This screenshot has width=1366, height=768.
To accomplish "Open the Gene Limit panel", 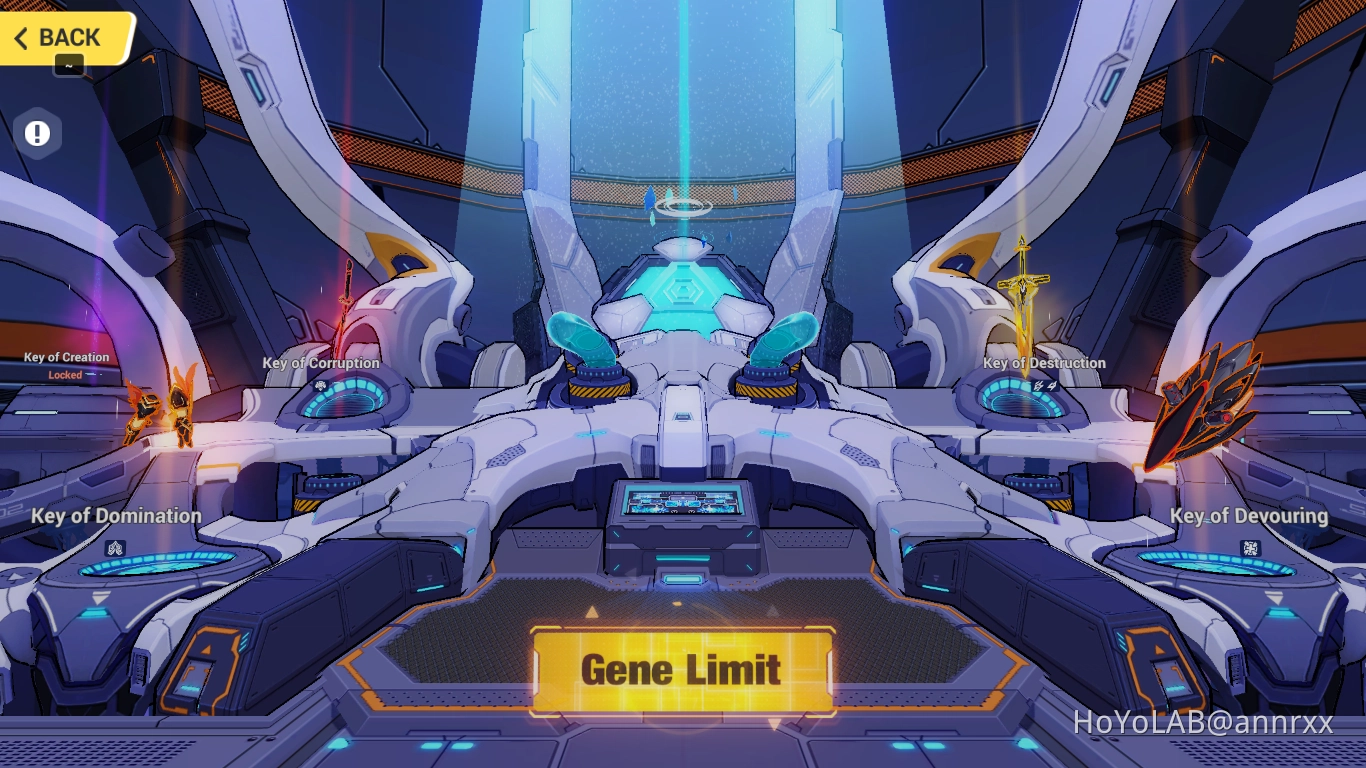I will [x=683, y=669].
